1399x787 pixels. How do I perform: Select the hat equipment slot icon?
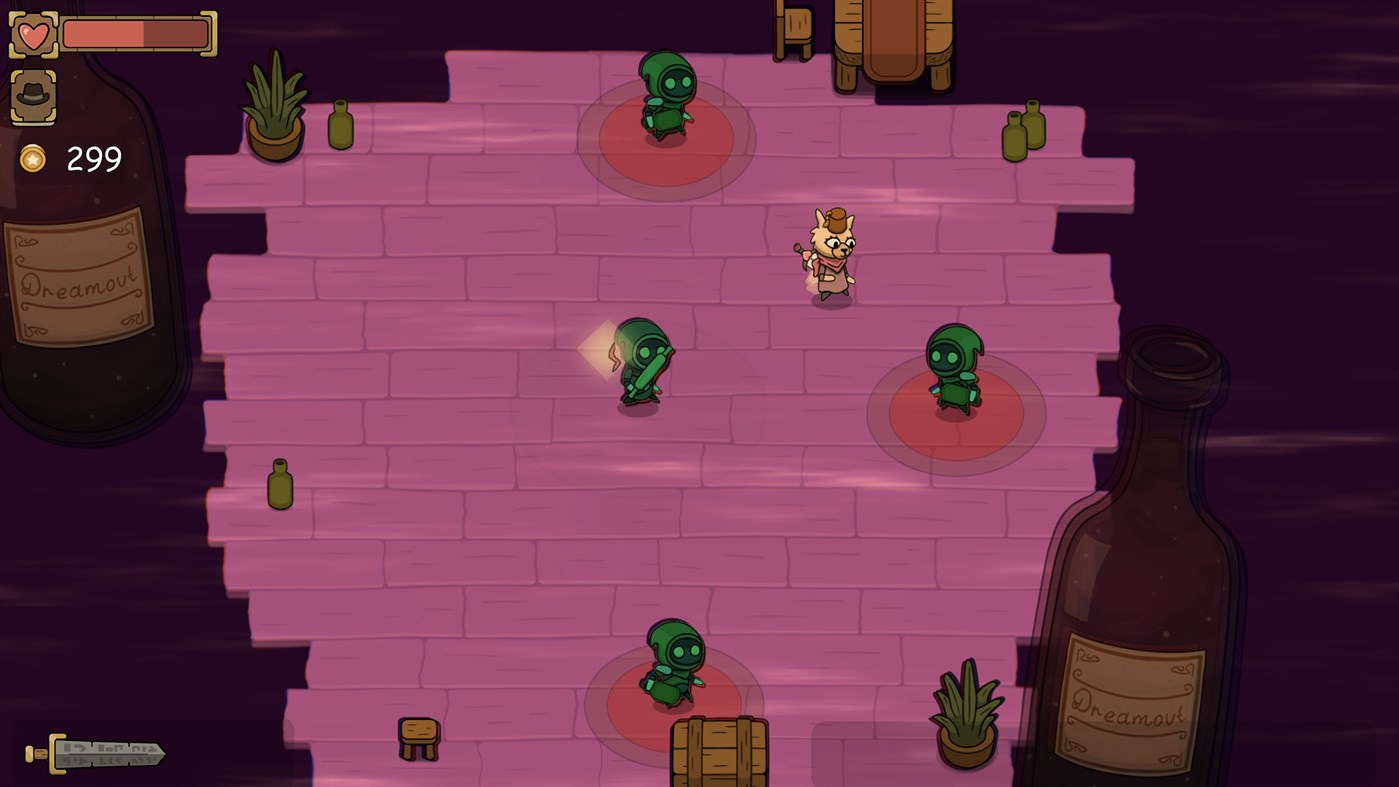[x=33, y=95]
